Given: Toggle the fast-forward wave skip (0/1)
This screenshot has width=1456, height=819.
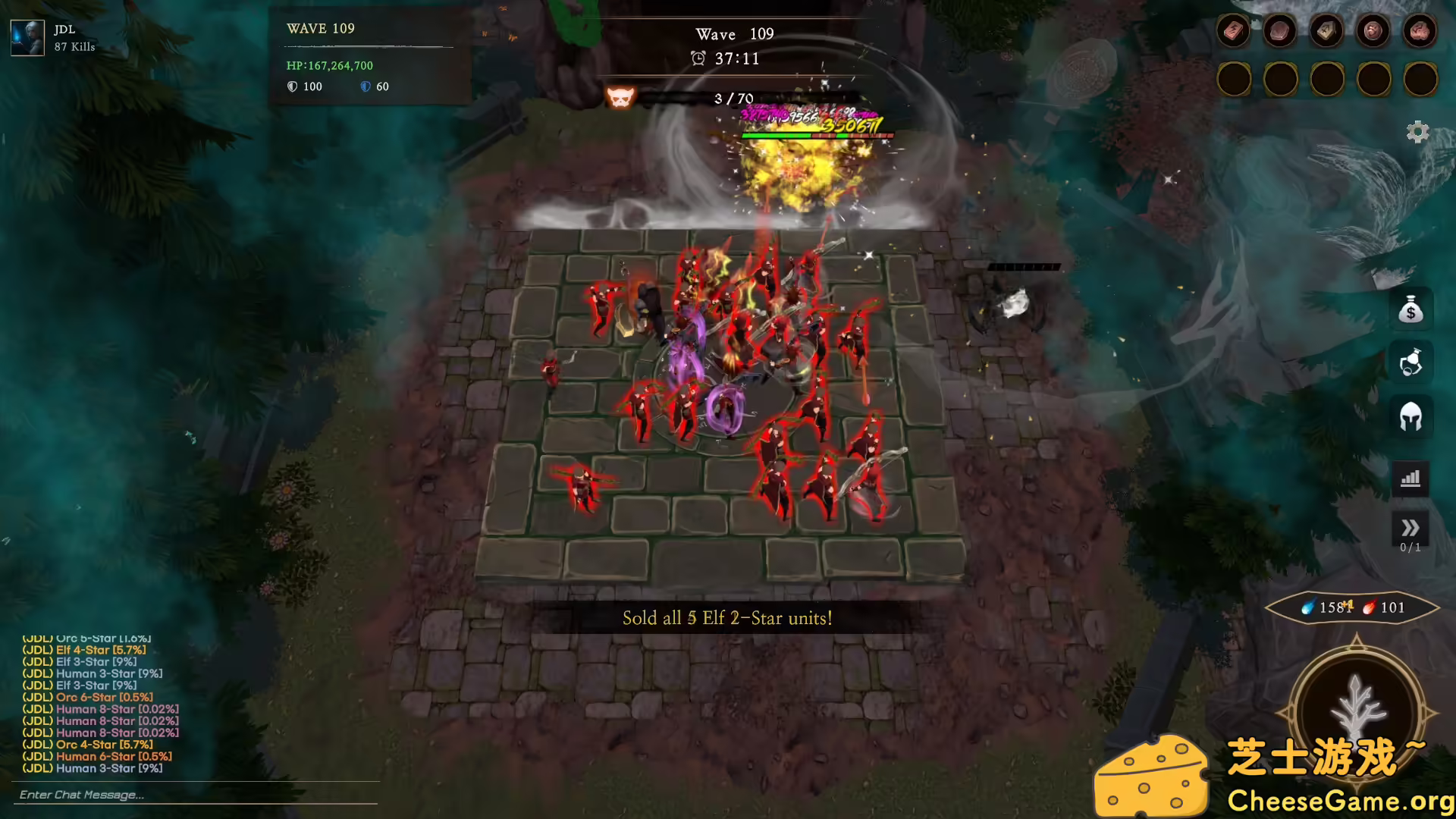Looking at the screenshot, I should [1410, 526].
